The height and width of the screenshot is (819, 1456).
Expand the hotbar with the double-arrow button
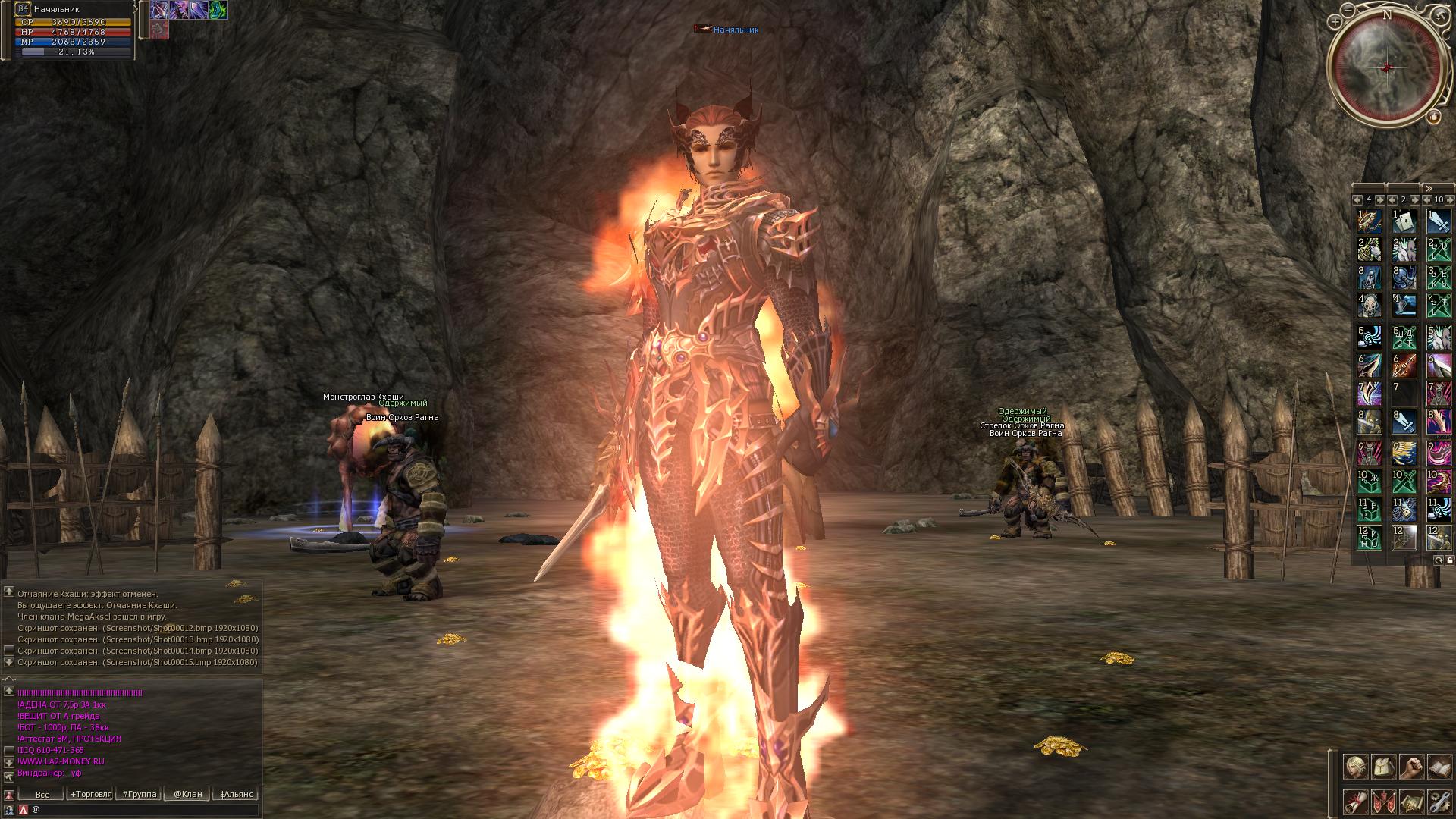1429,188
